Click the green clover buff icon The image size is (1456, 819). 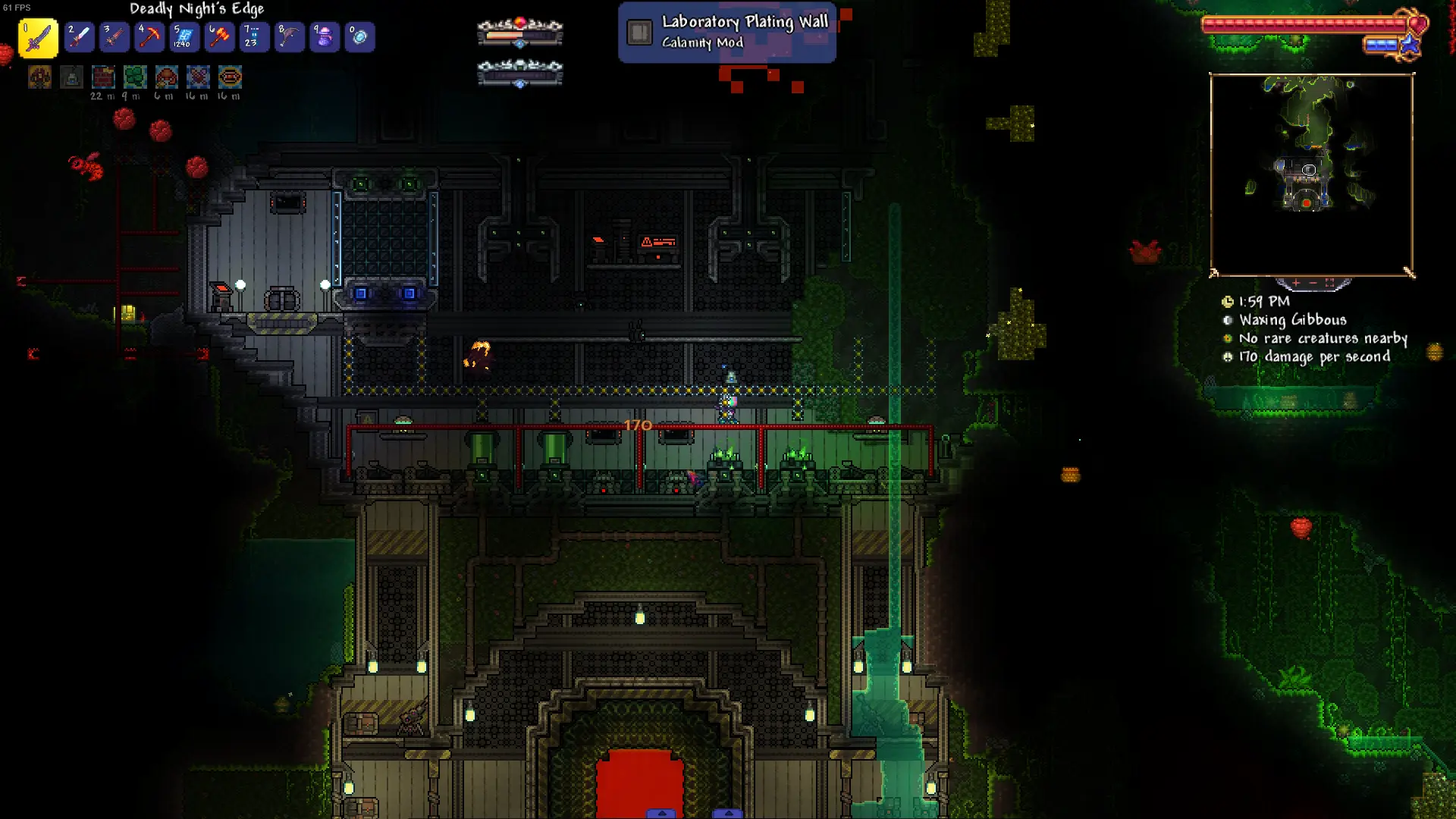(x=135, y=77)
